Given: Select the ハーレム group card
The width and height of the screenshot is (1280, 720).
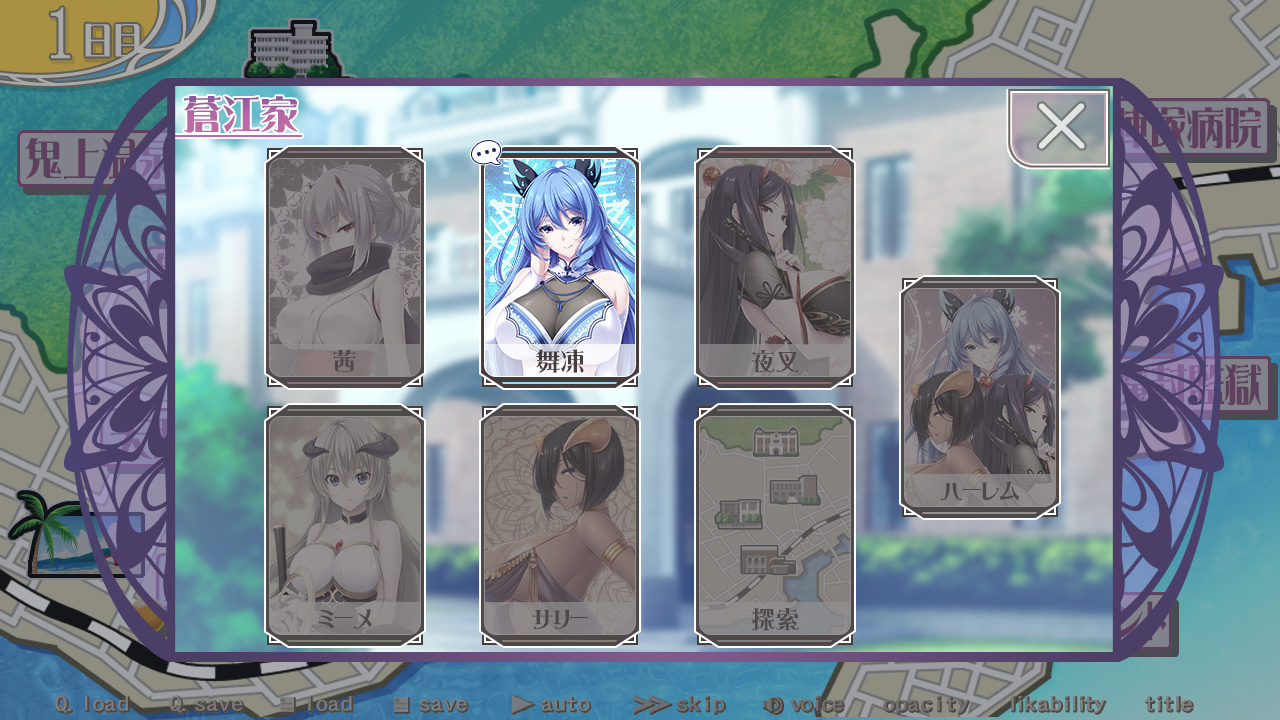Looking at the screenshot, I should [x=980, y=398].
